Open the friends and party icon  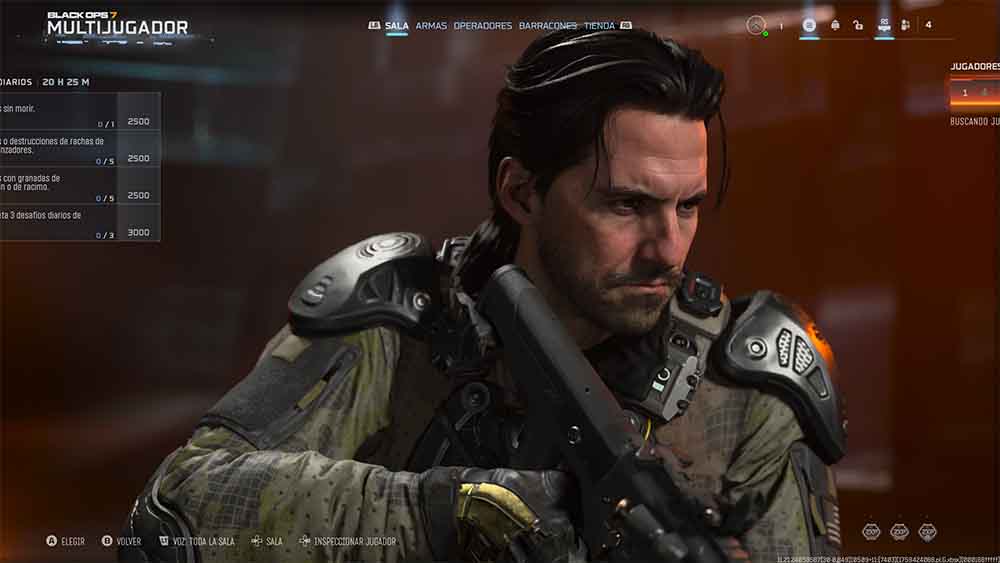pos(905,25)
